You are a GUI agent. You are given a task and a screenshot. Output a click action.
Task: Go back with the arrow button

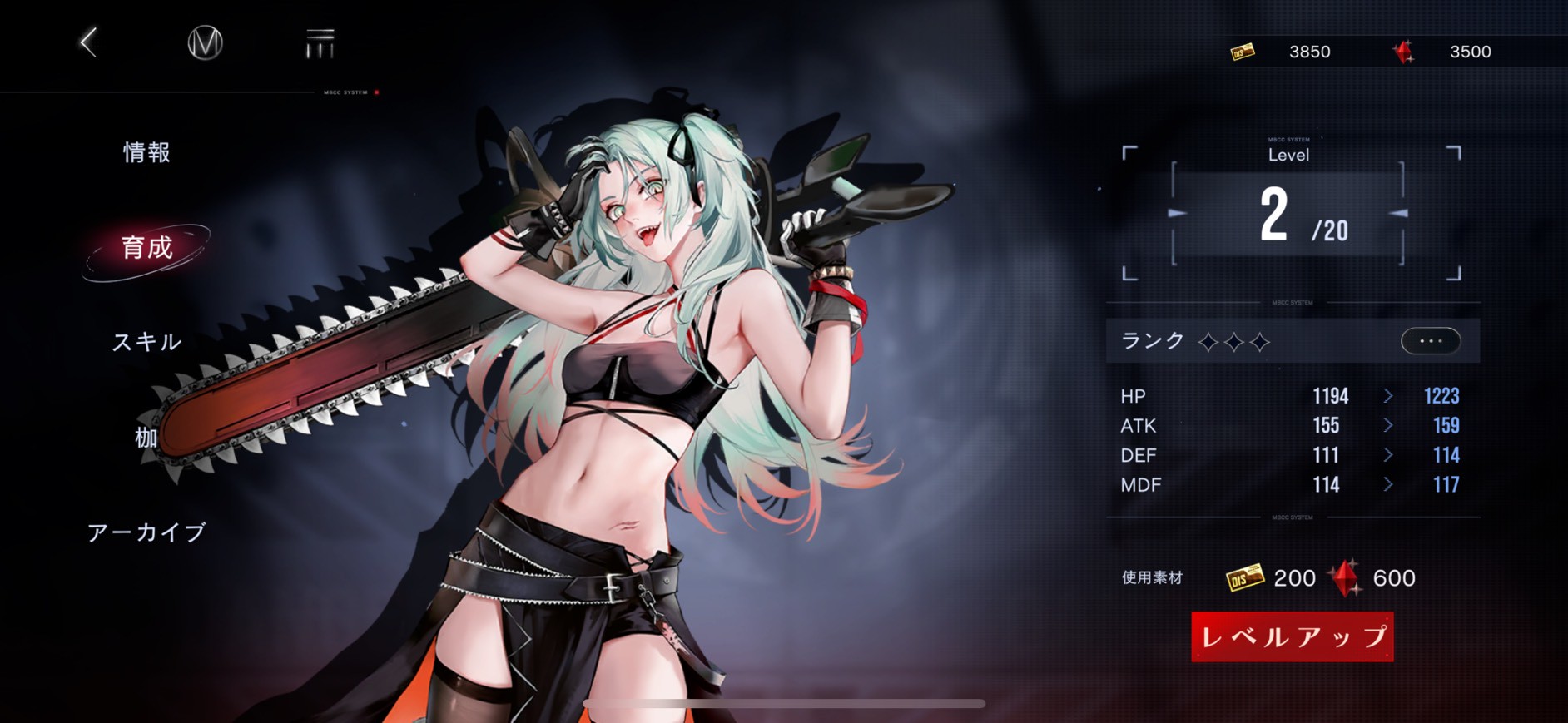tap(89, 42)
